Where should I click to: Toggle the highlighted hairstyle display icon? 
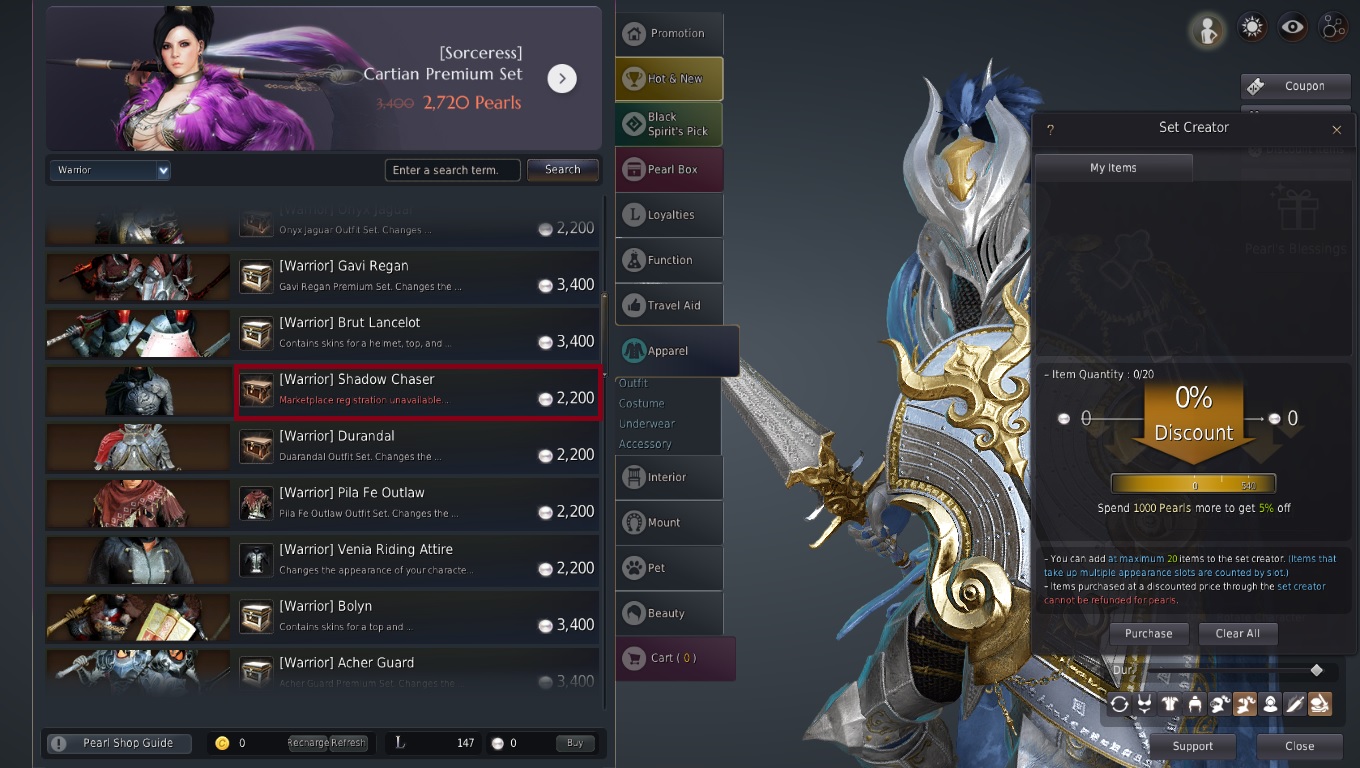pyautogui.click(x=1244, y=704)
